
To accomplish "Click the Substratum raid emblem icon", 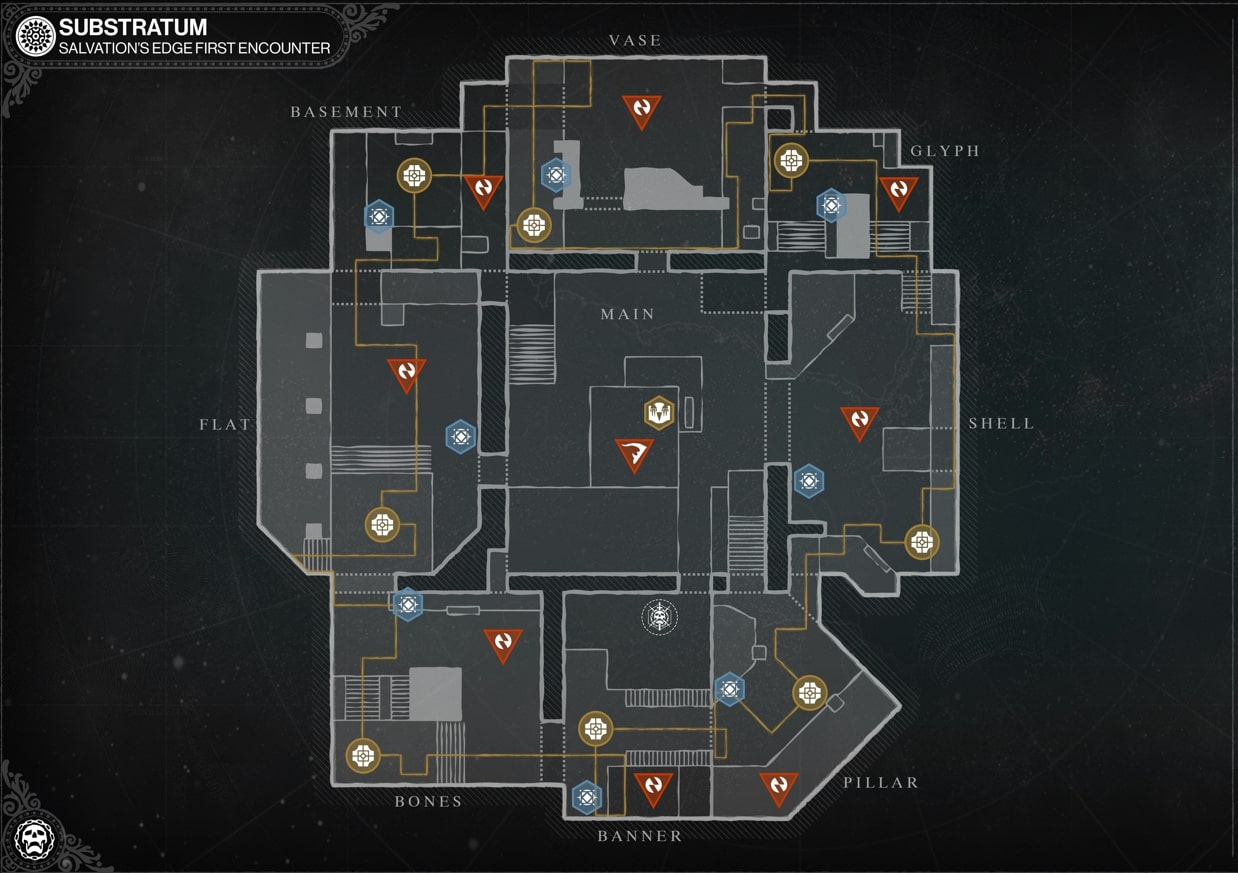I will tap(35, 36).
